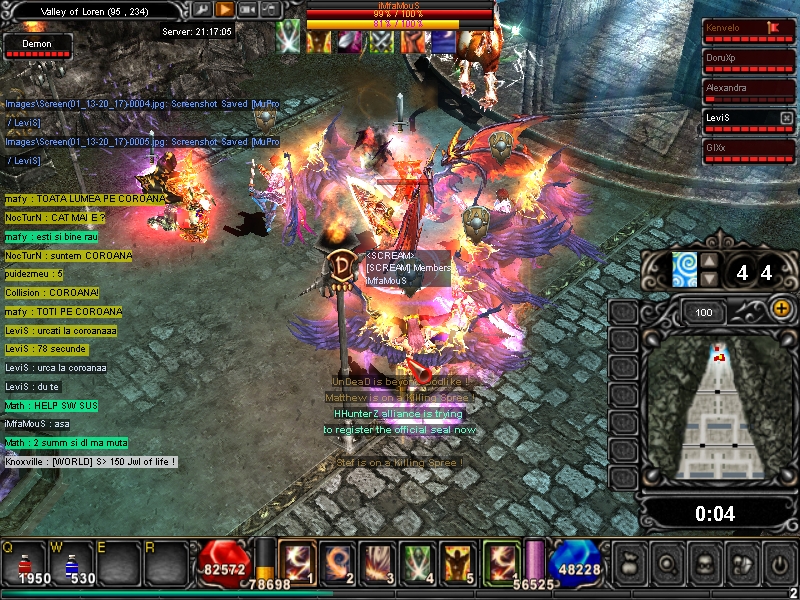Use the red health potion in slot Q

(28, 564)
